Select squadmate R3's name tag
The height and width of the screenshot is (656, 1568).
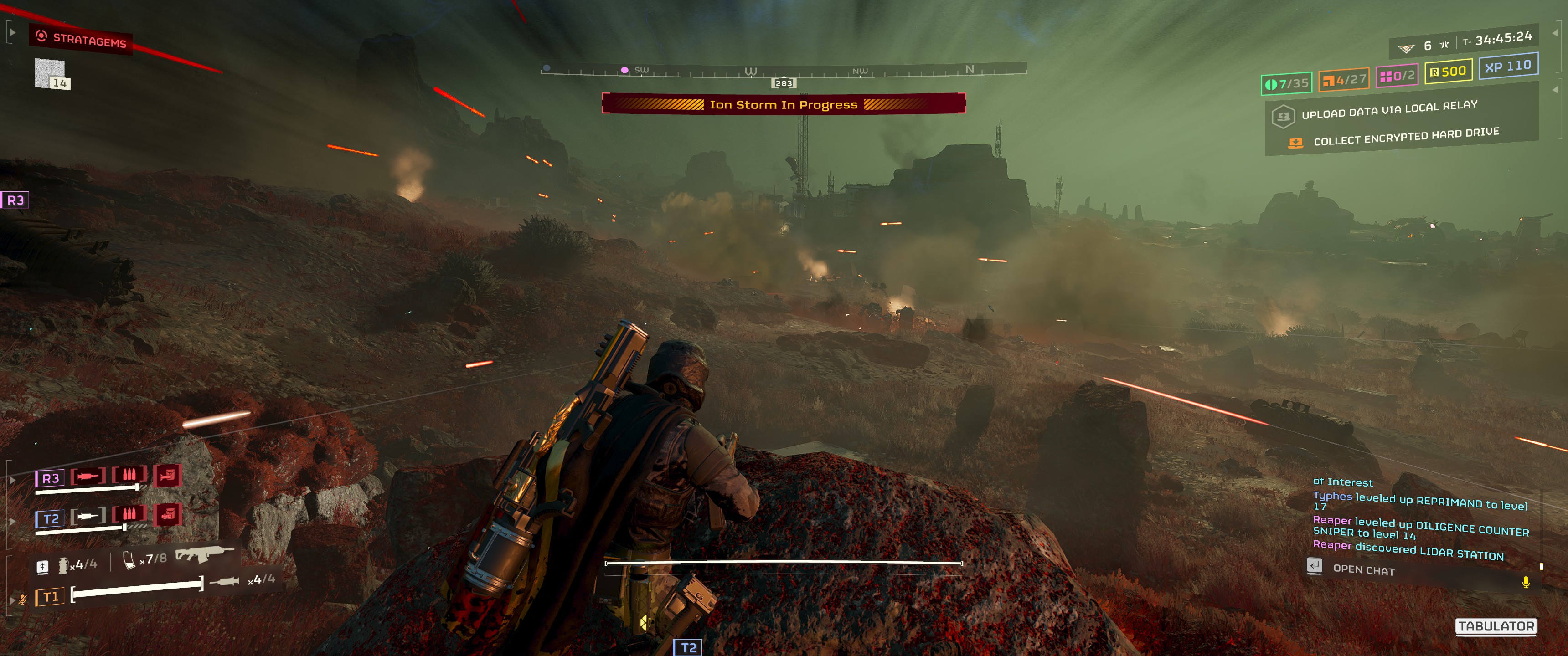(50, 478)
